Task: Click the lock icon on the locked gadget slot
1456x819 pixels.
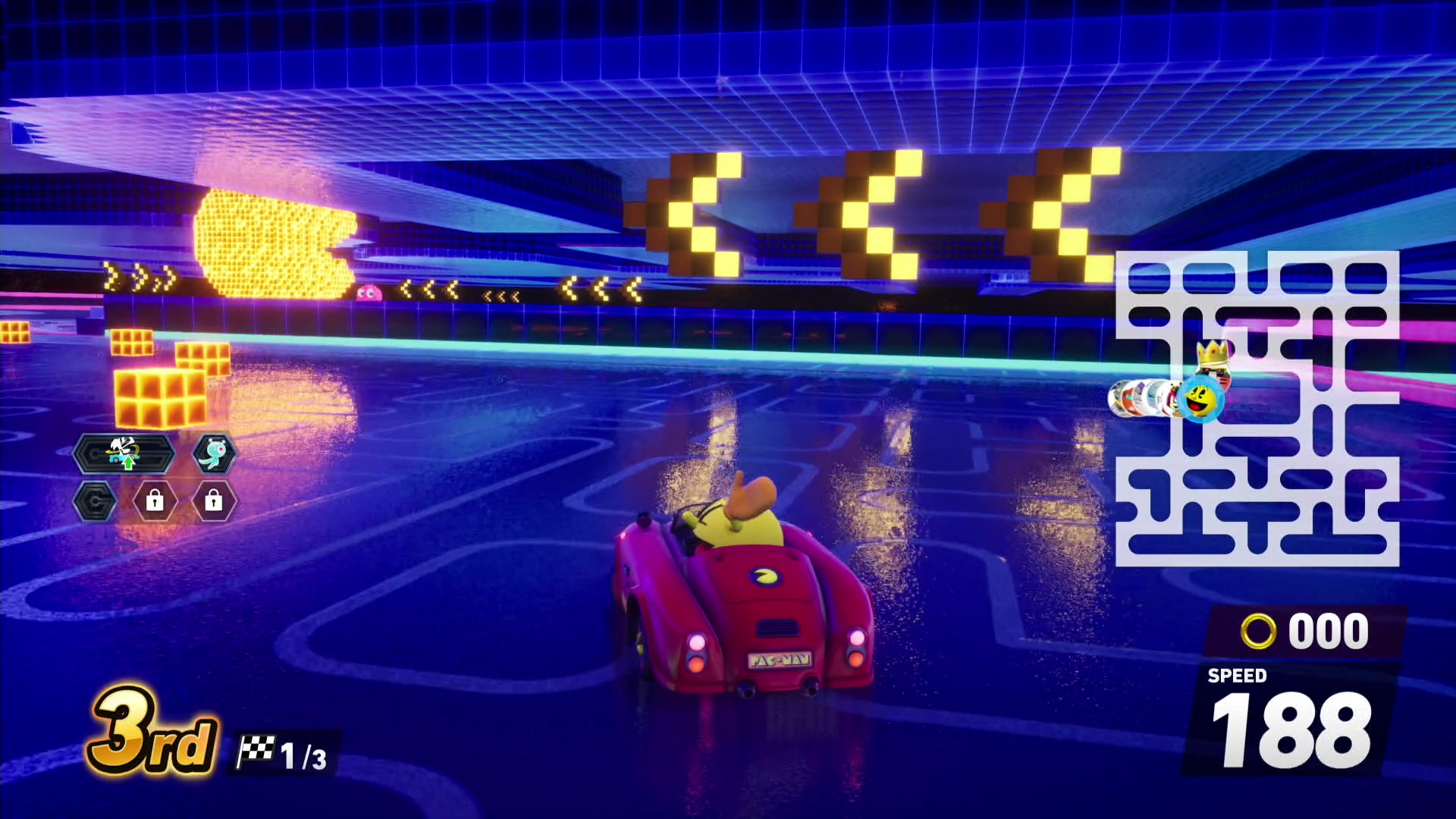Action: [157, 501]
